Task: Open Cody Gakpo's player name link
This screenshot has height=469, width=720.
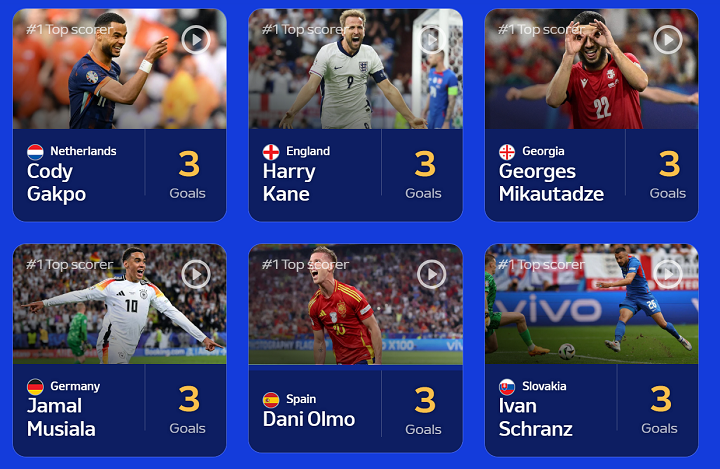Action: tap(57, 182)
